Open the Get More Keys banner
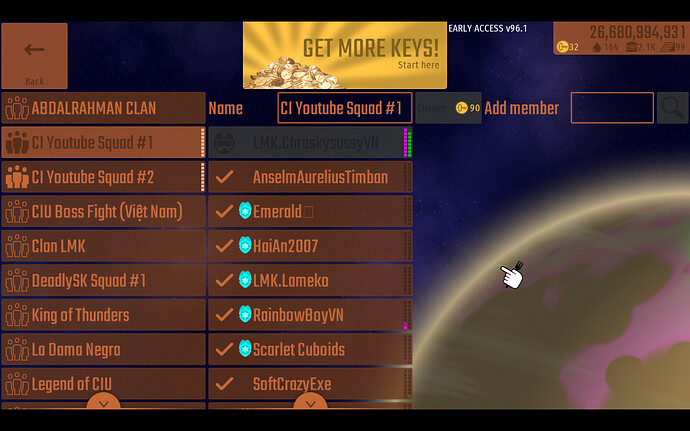This screenshot has width=690, height=431. click(x=344, y=55)
